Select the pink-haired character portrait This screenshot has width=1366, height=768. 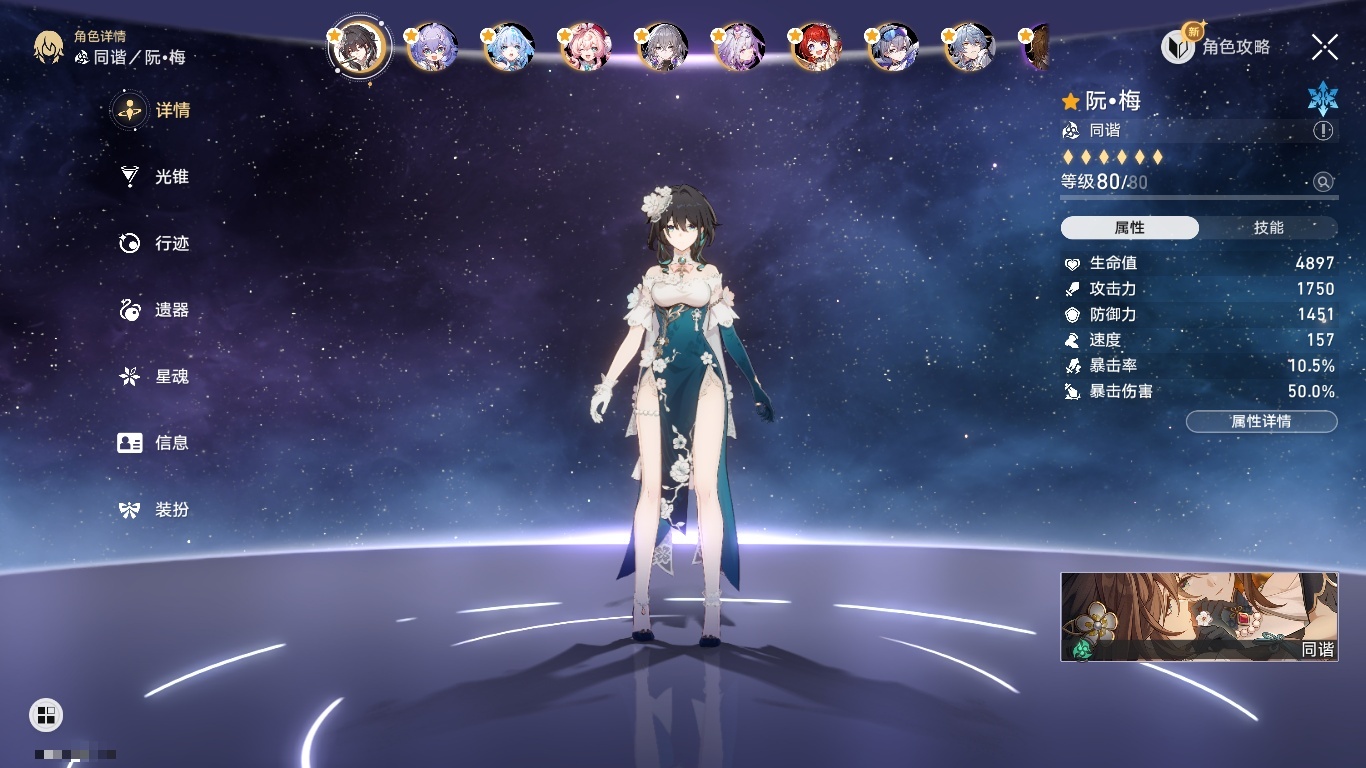pos(585,47)
